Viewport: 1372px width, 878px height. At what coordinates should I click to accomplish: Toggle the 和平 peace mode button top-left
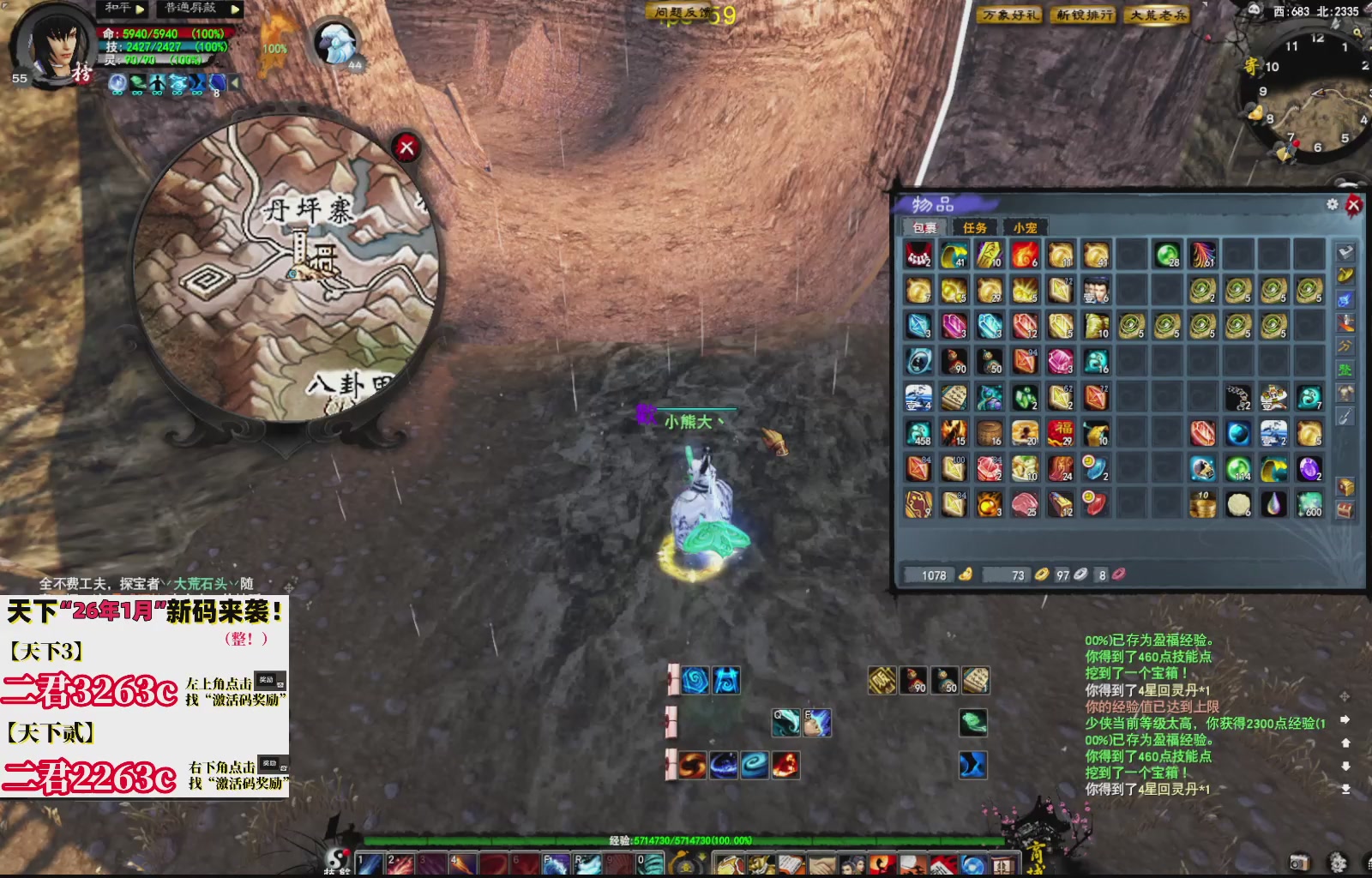coord(117,9)
